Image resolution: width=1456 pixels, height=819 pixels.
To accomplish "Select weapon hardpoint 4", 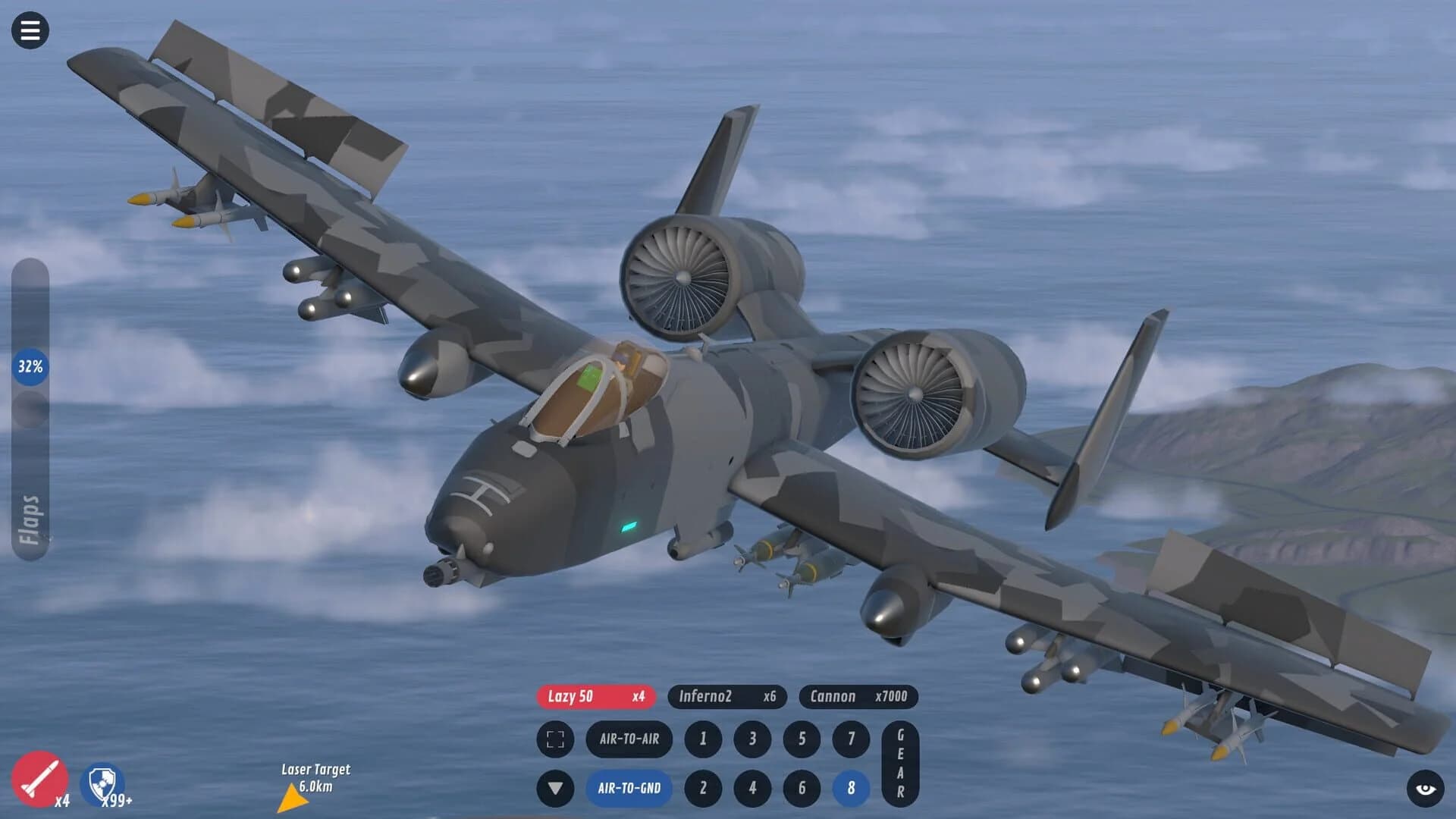I will tap(752, 789).
